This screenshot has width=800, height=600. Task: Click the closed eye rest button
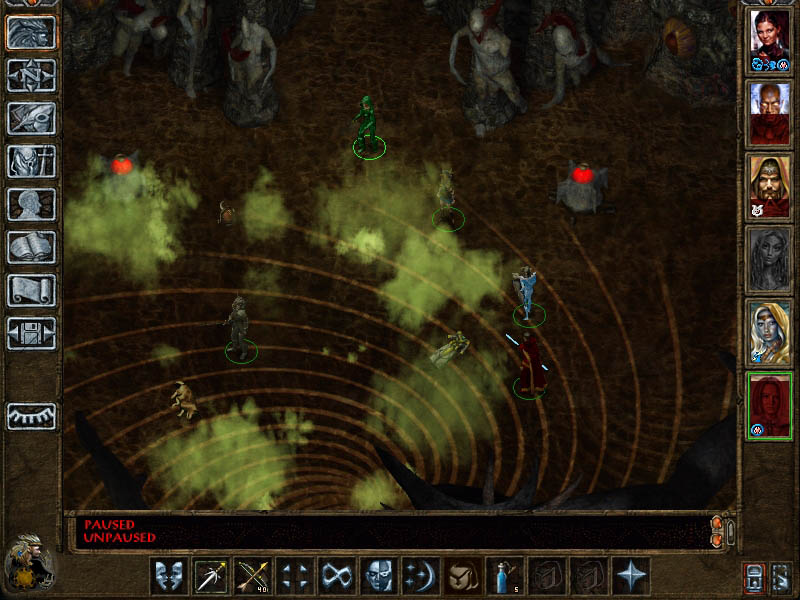pyautogui.click(x=31, y=416)
